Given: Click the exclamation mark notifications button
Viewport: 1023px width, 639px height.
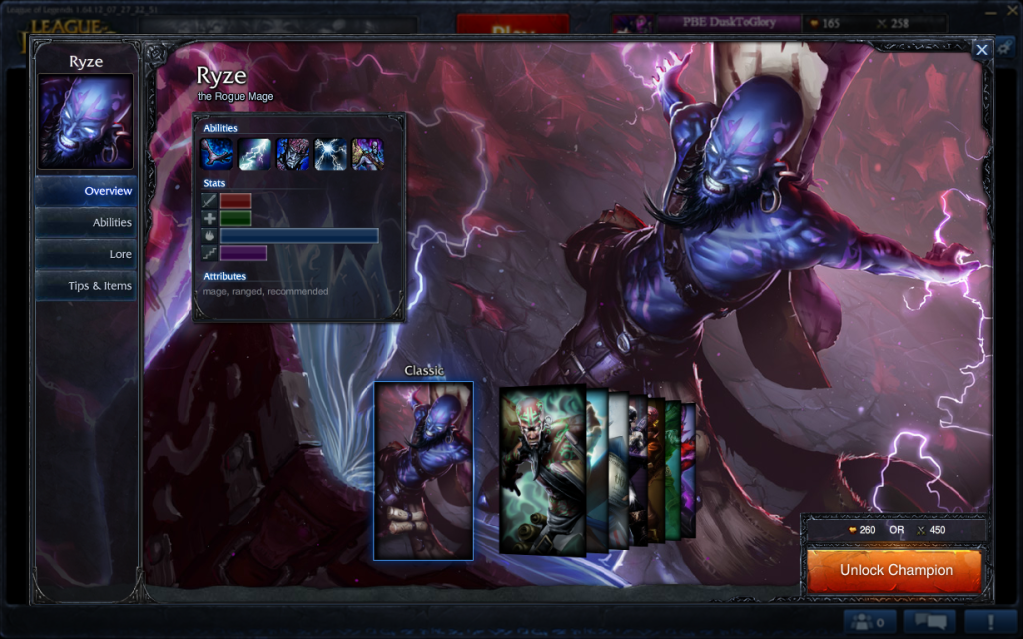Looking at the screenshot, I should pos(990,622).
